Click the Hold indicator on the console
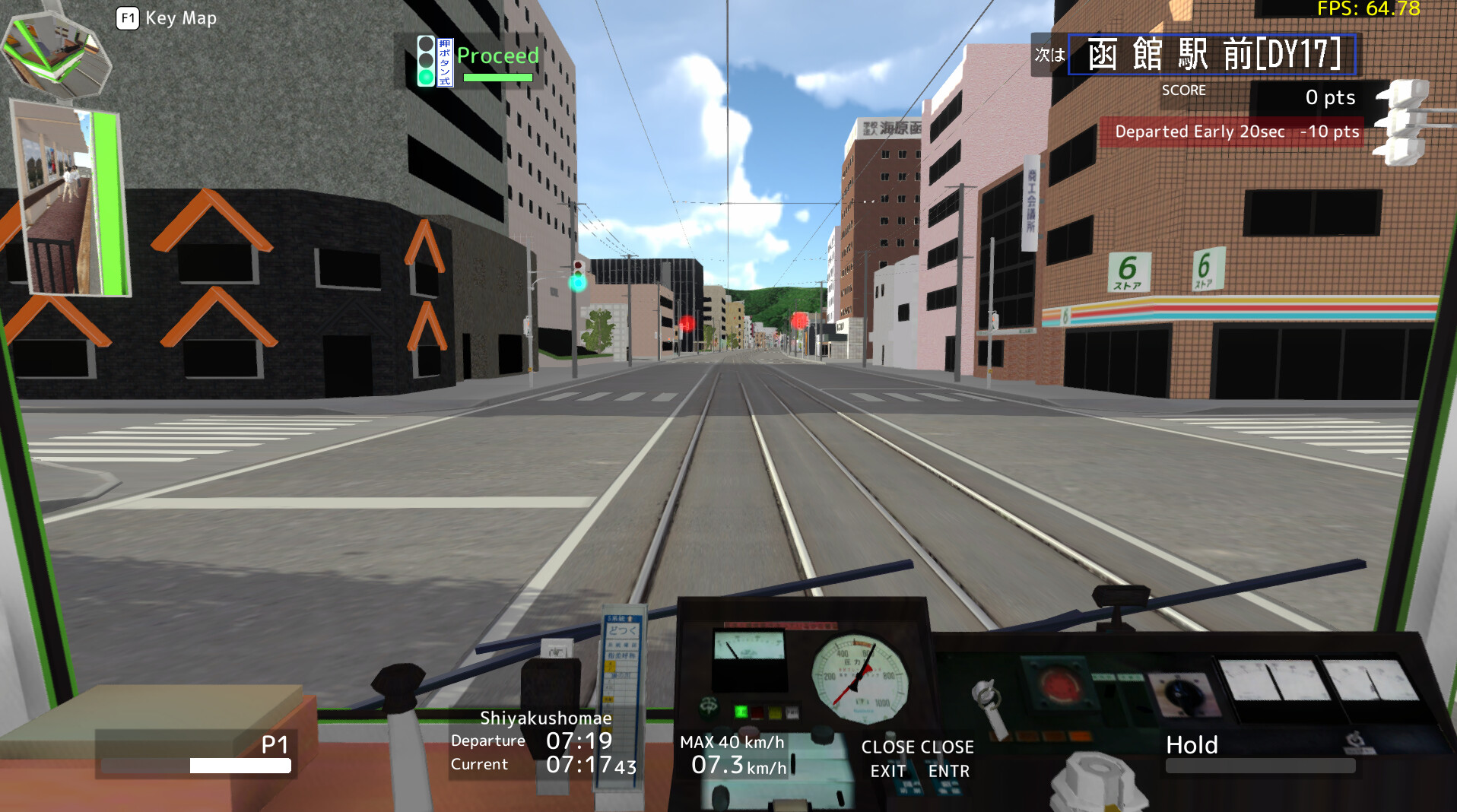The height and width of the screenshot is (812, 1457). (1192, 745)
